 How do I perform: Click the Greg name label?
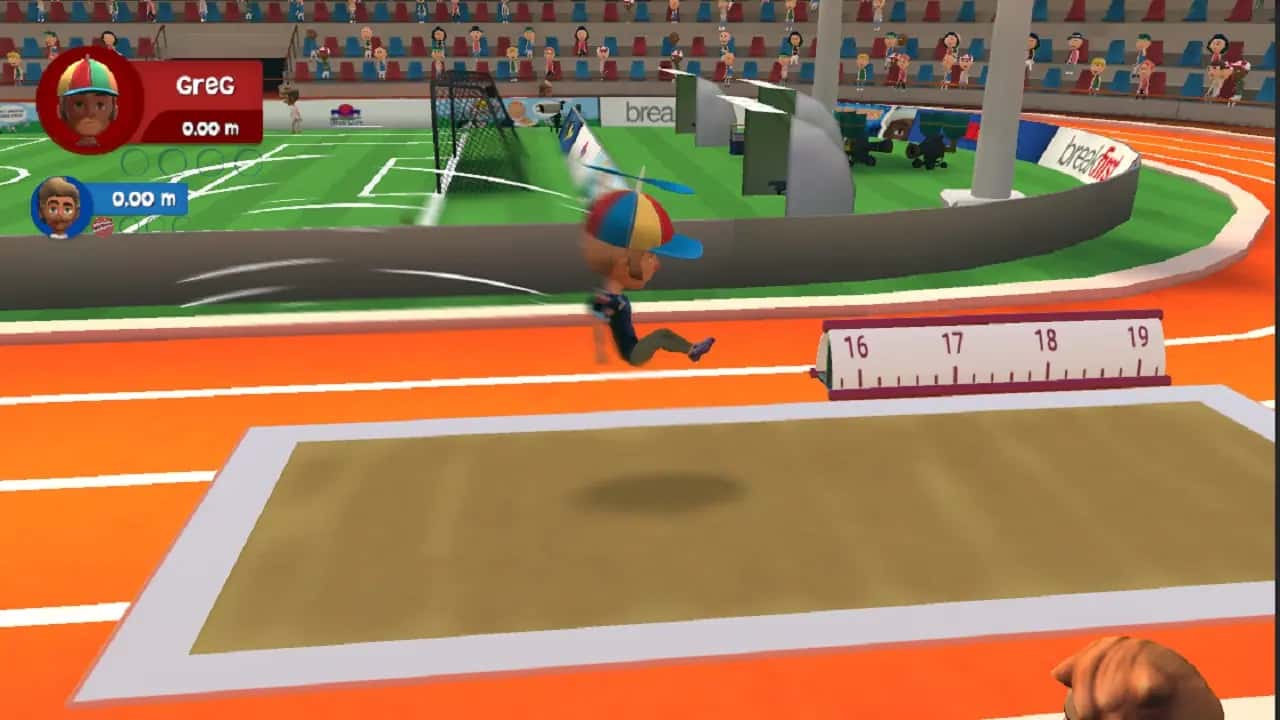[205, 85]
